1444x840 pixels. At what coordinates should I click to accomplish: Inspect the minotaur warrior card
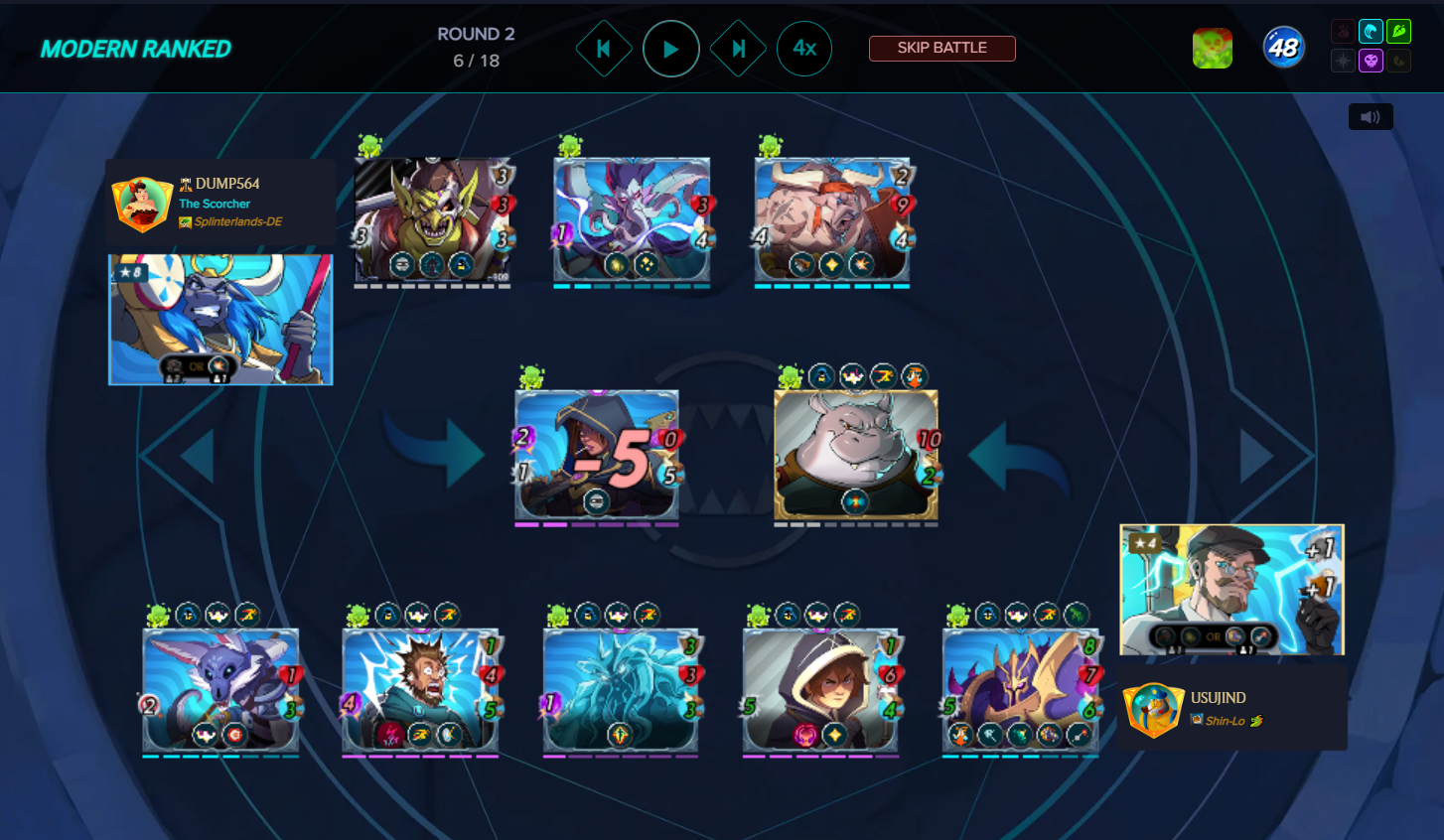832,220
